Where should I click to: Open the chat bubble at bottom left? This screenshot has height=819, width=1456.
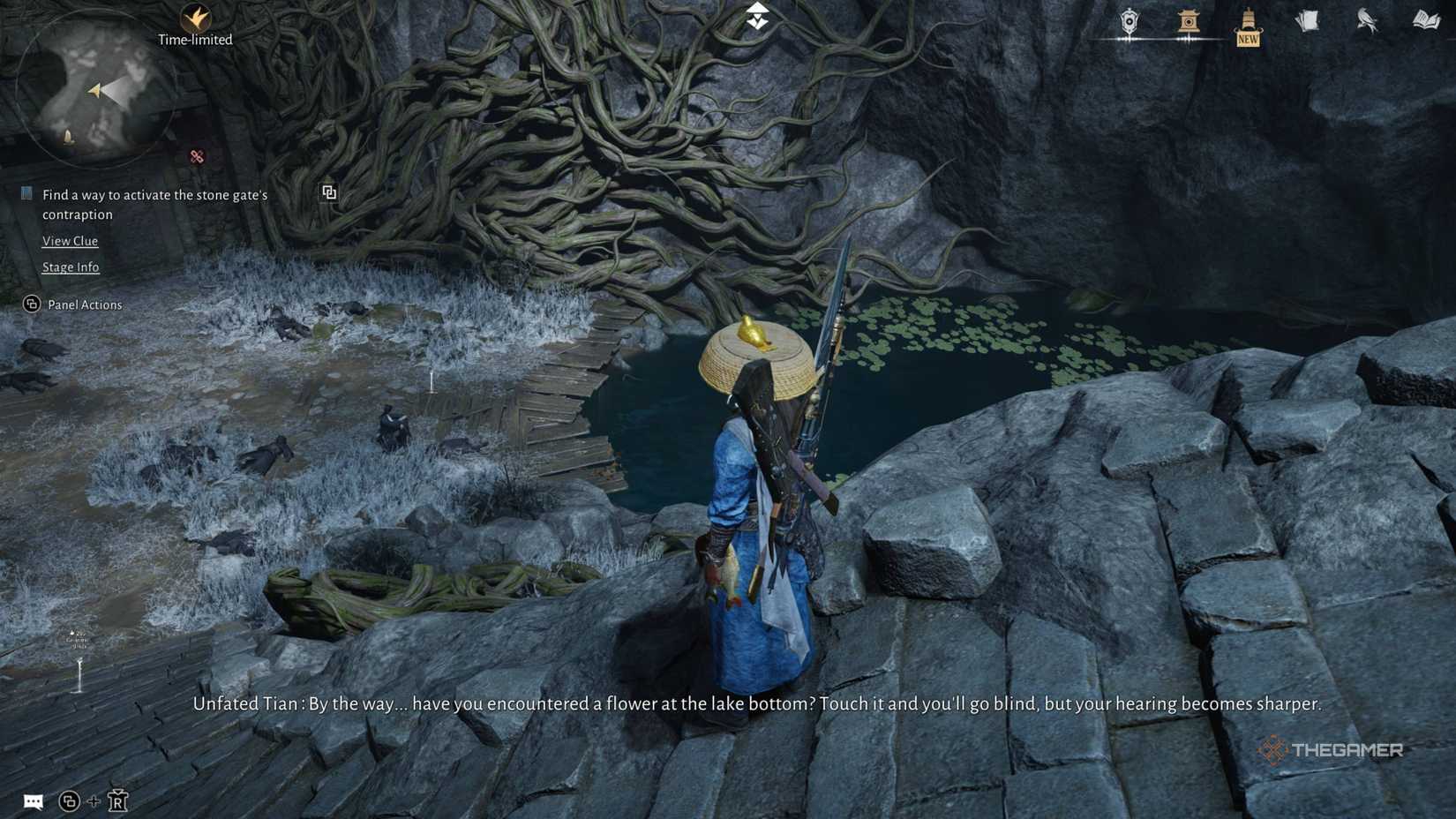click(34, 801)
